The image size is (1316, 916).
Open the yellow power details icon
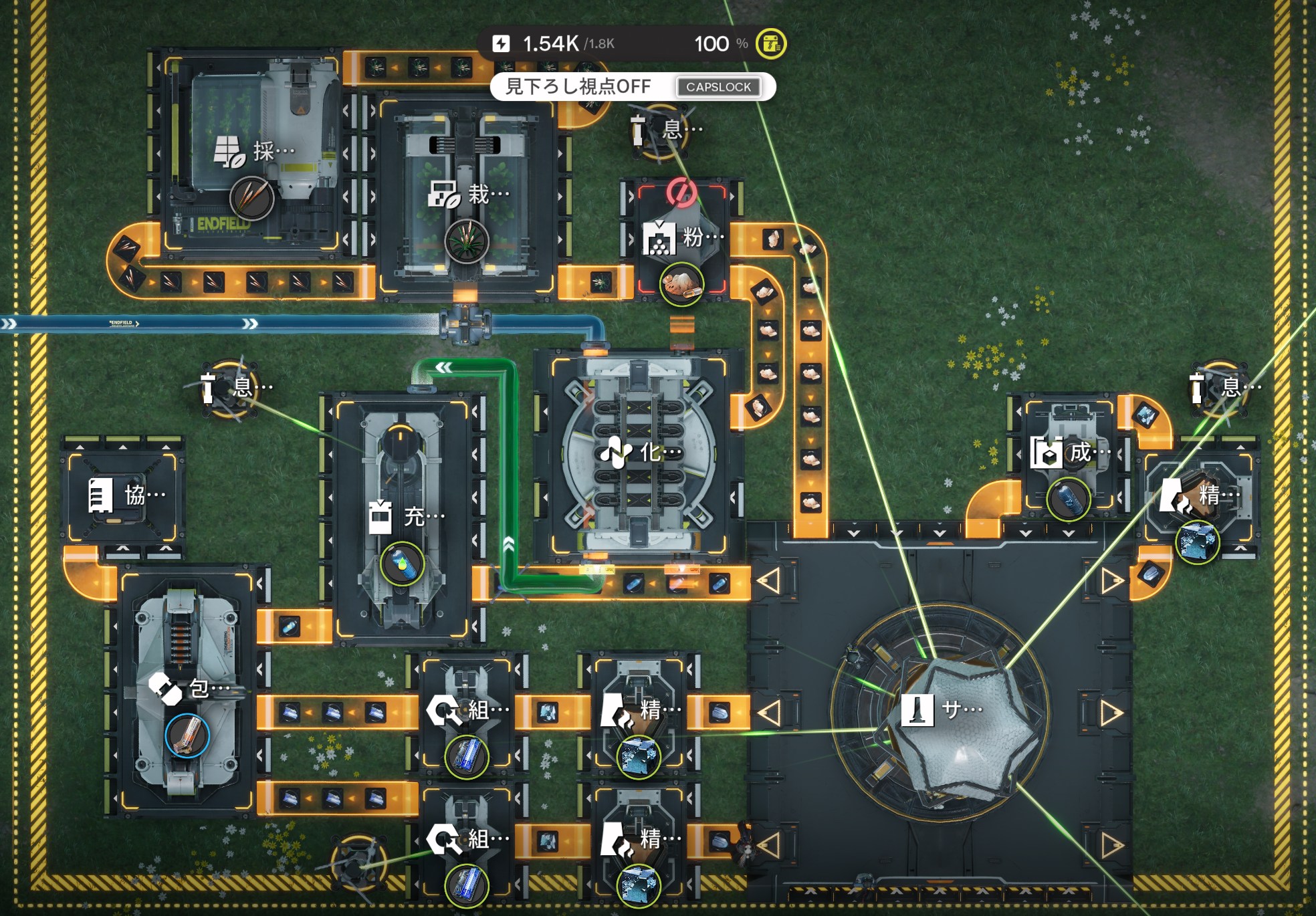[x=770, y=44]
